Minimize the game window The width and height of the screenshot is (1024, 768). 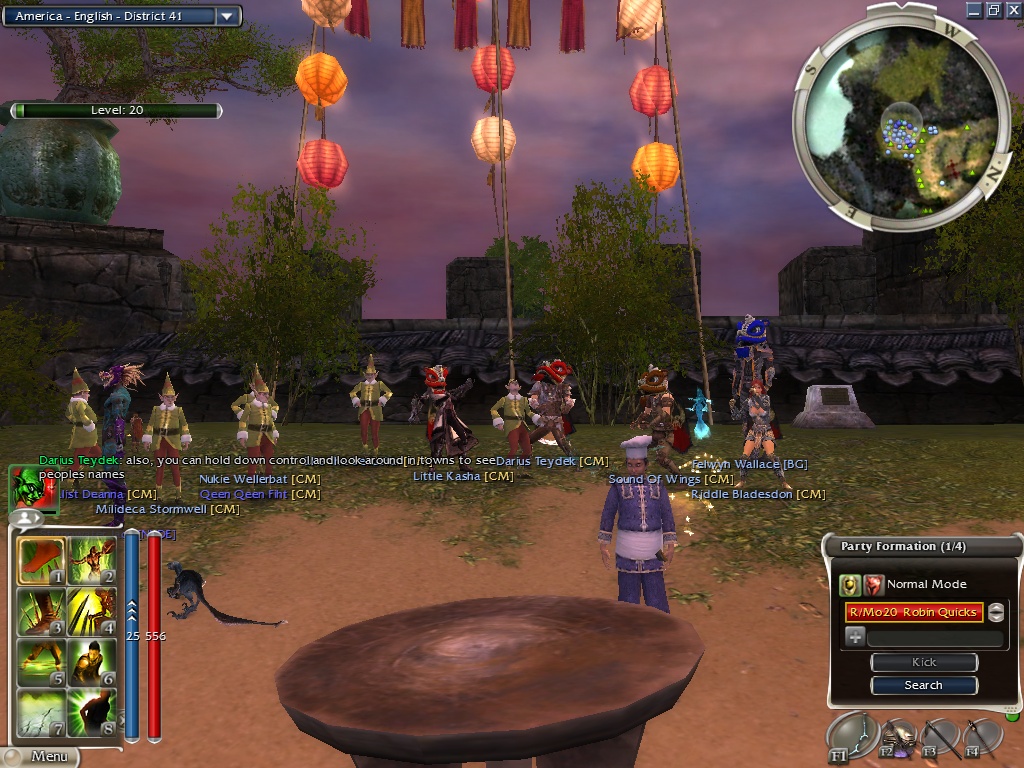click(x=975, y=9)
